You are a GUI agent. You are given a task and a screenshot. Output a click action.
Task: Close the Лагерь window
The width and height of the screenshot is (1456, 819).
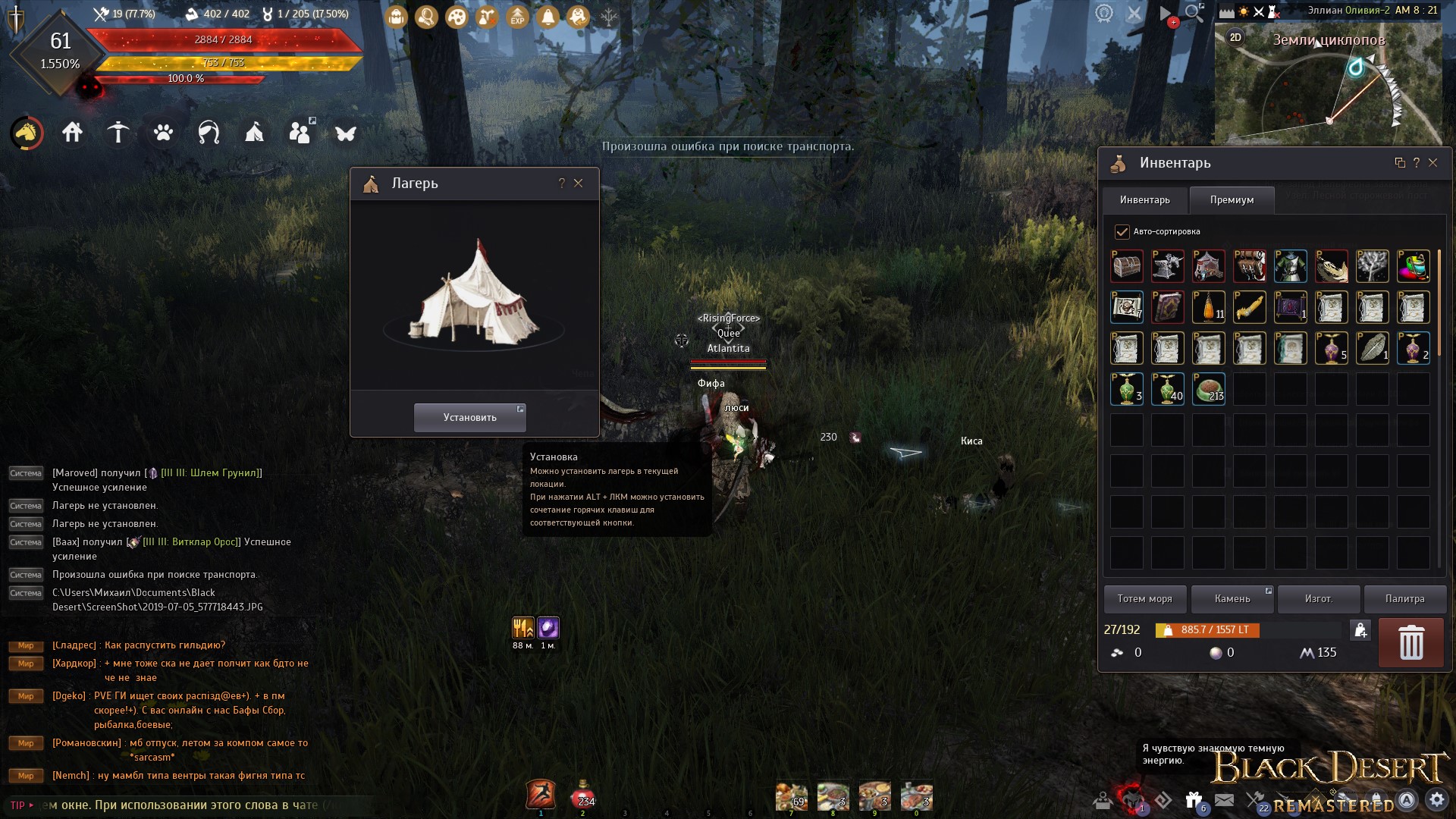[x=579, y=183]
